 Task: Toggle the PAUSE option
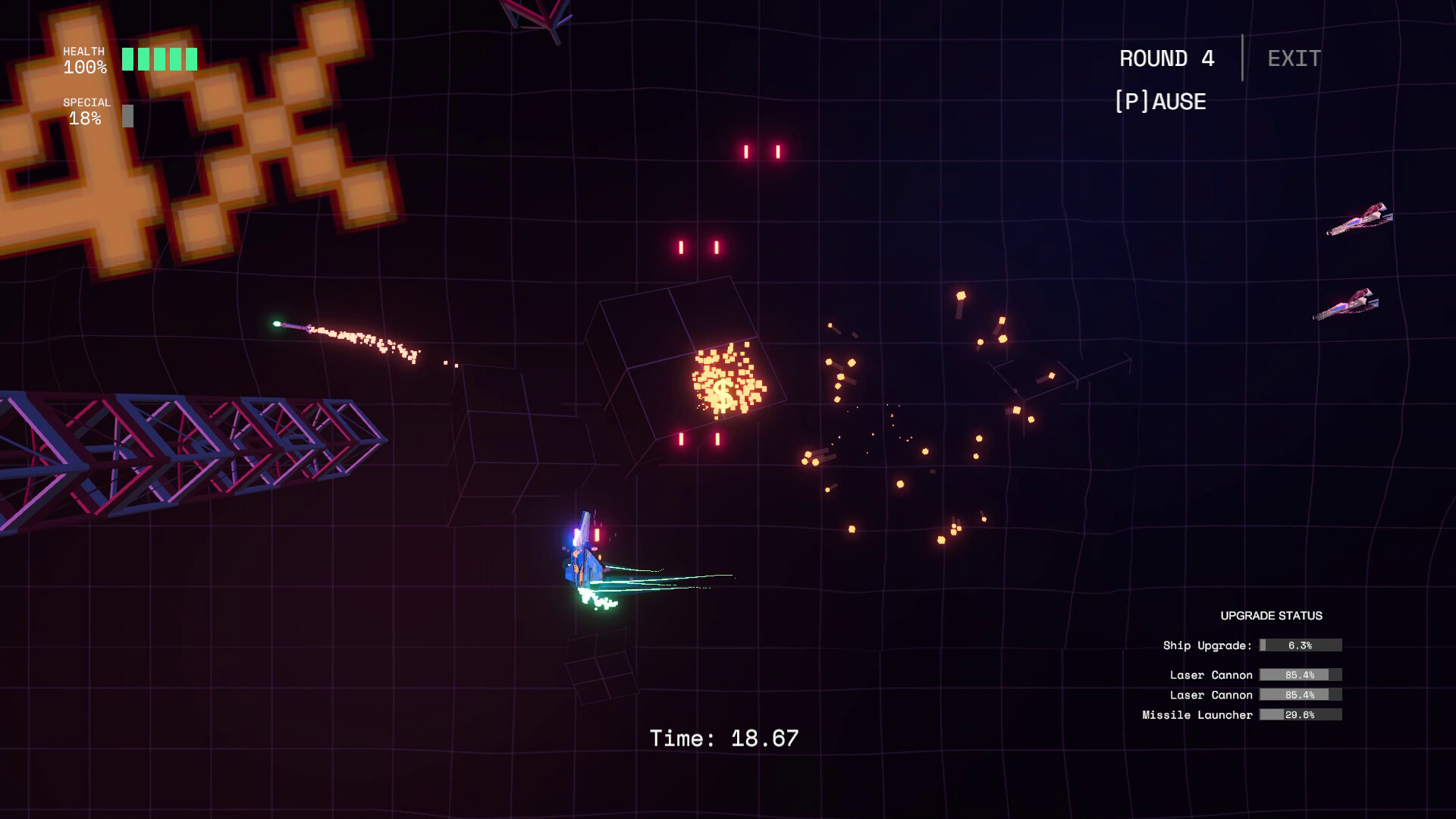tap(1160, 102)
